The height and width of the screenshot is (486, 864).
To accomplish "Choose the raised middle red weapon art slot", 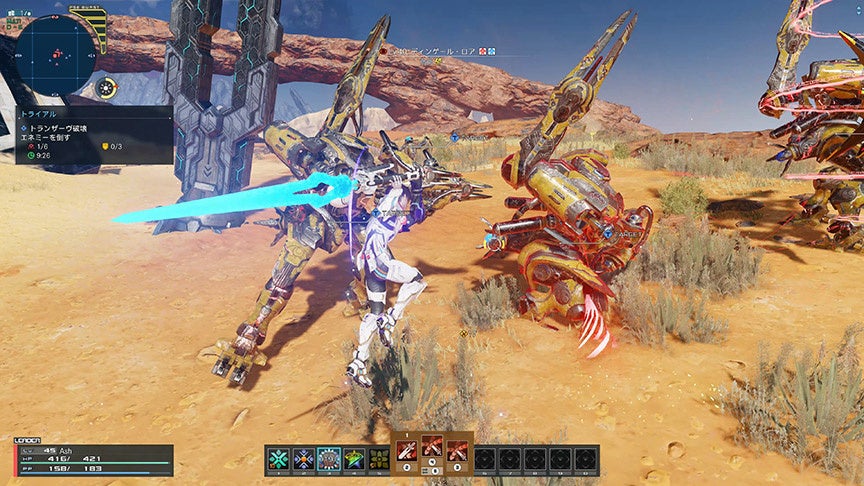I will (x=433, y=447).
